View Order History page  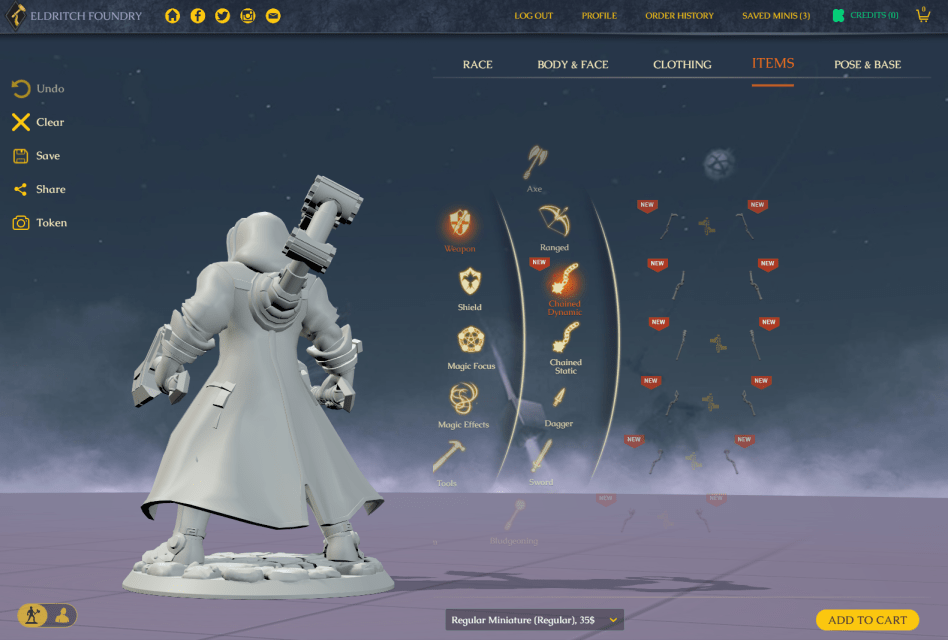pyautogui.click(x=679, y=16)
